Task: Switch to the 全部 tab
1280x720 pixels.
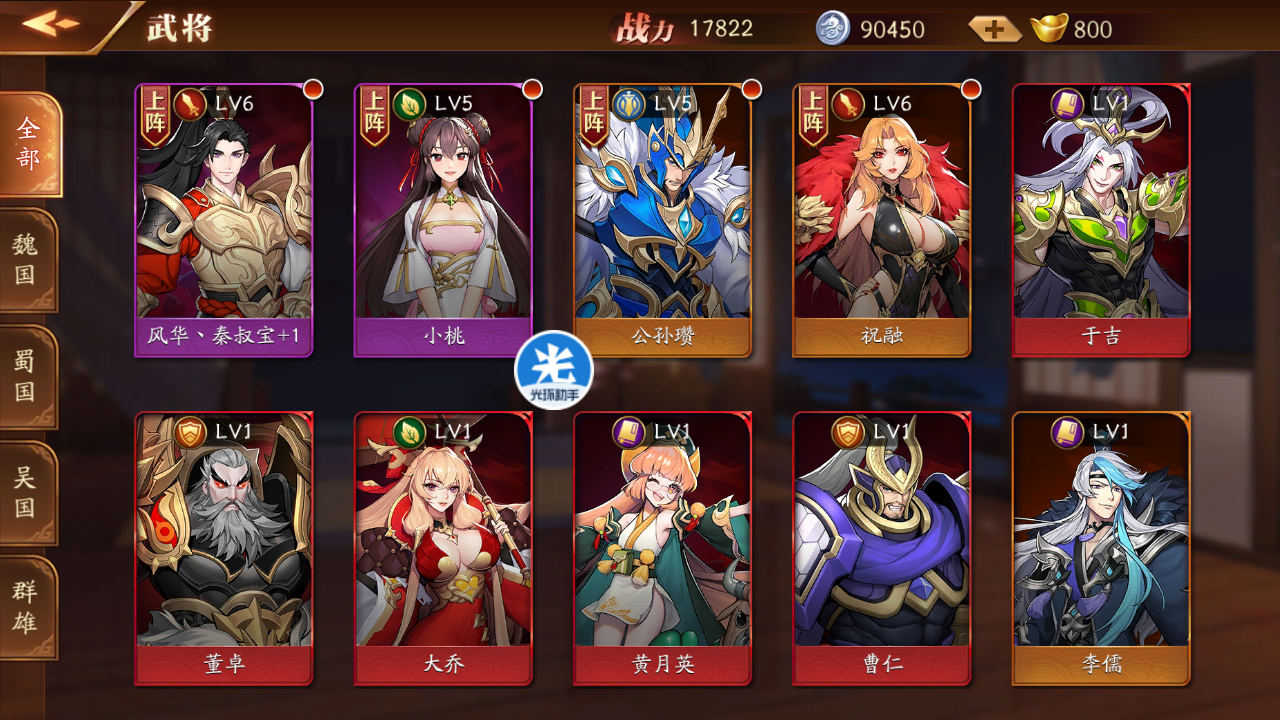Action: coord(28,145)
